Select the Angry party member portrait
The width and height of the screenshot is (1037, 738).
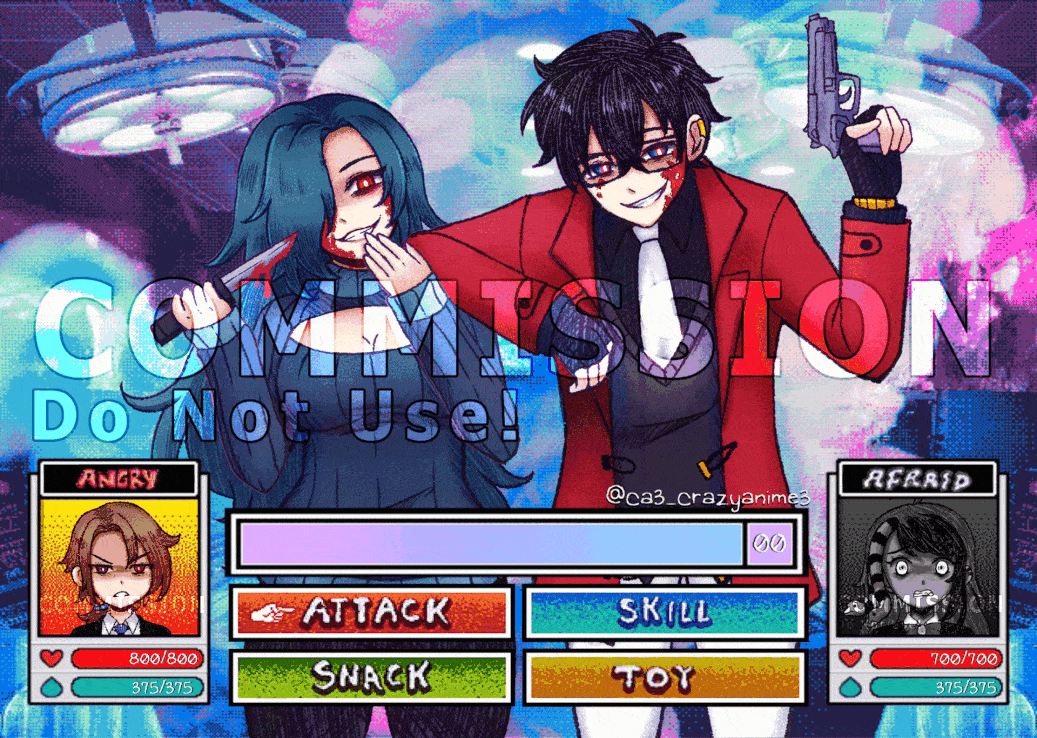[x=122, y=567]
